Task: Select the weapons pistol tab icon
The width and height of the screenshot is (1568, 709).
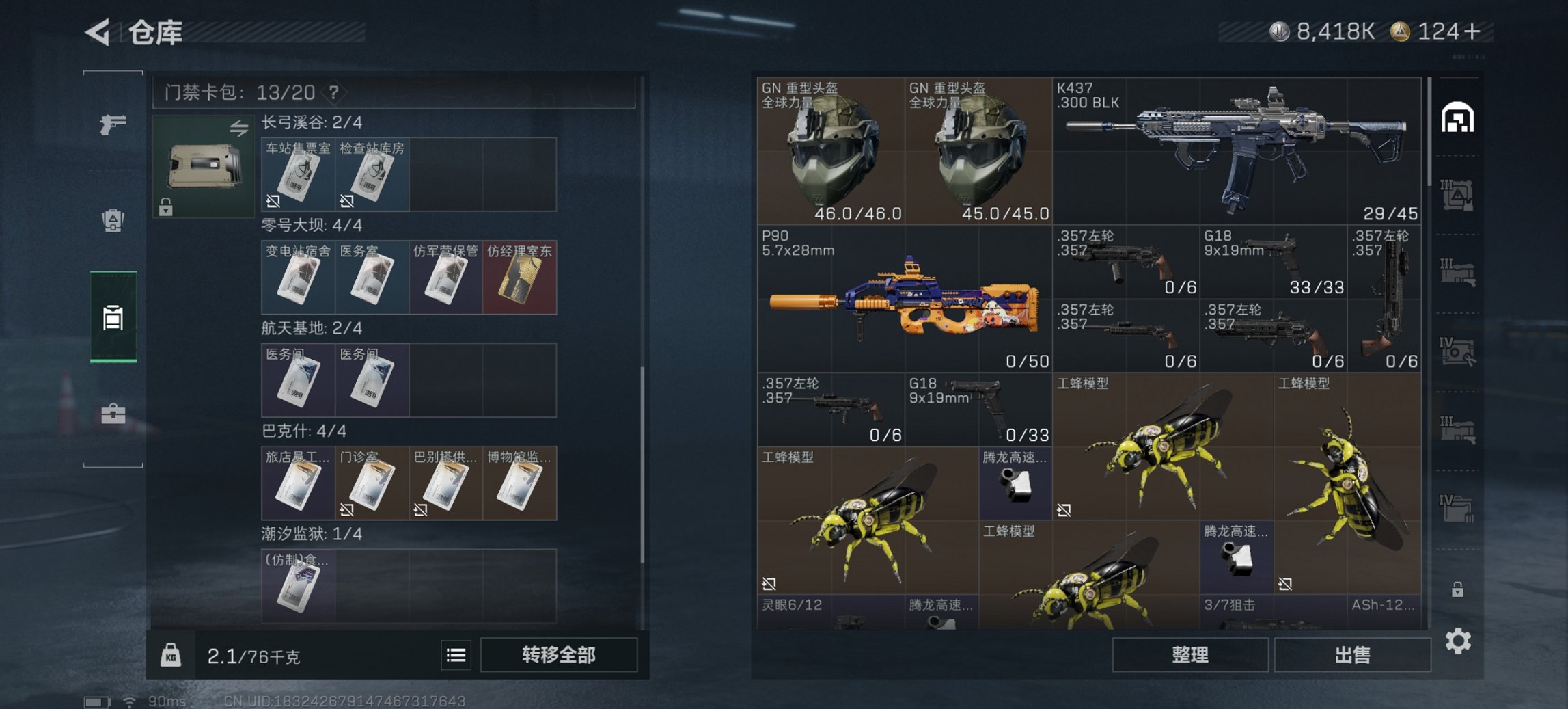Action: [x=115, y=124]
